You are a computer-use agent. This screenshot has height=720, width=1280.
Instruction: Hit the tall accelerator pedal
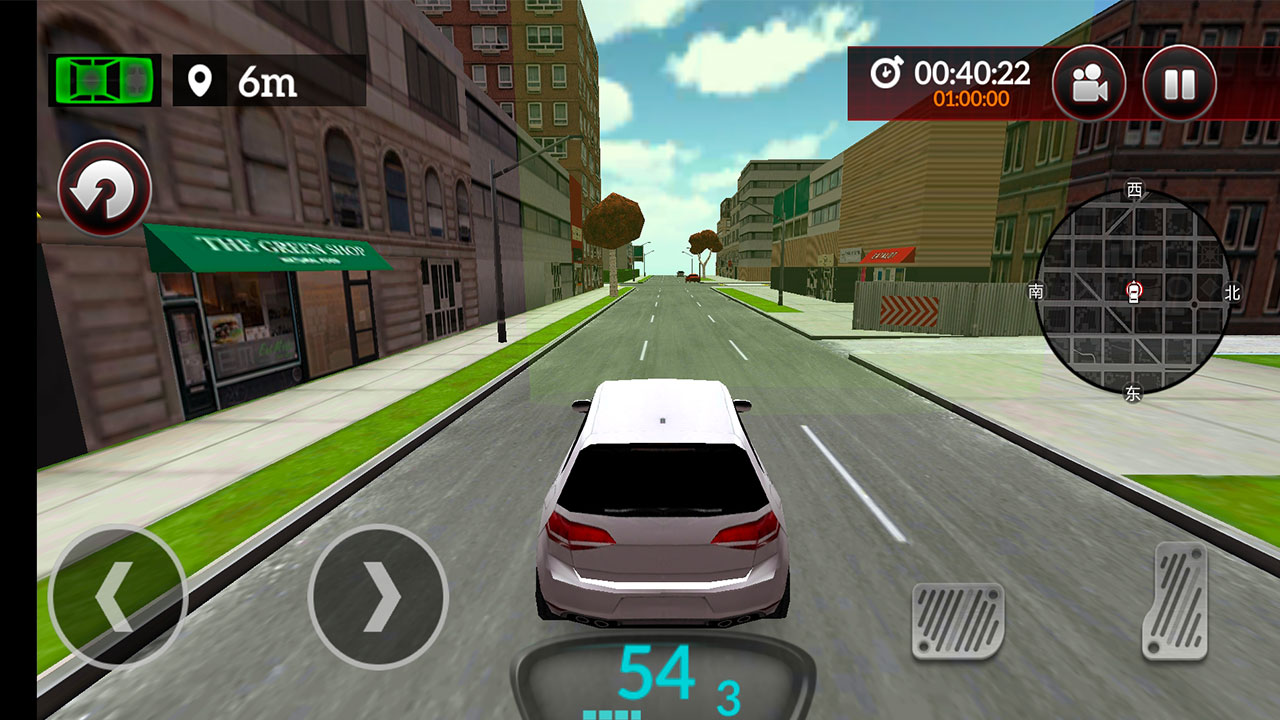click(x=1175, y=601)
